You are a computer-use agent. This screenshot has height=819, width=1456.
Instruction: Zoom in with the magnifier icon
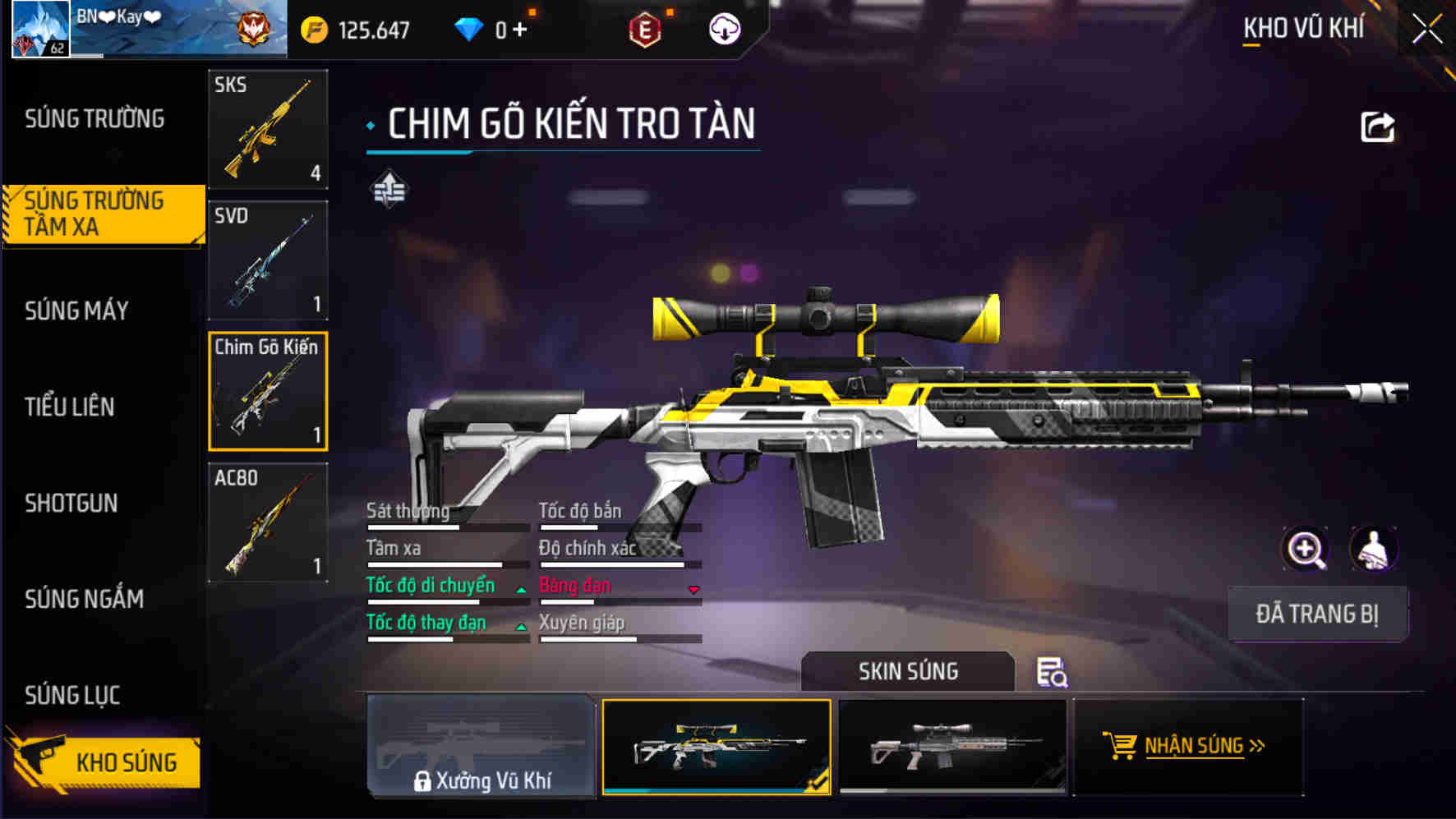click(x=1305, y=549)
